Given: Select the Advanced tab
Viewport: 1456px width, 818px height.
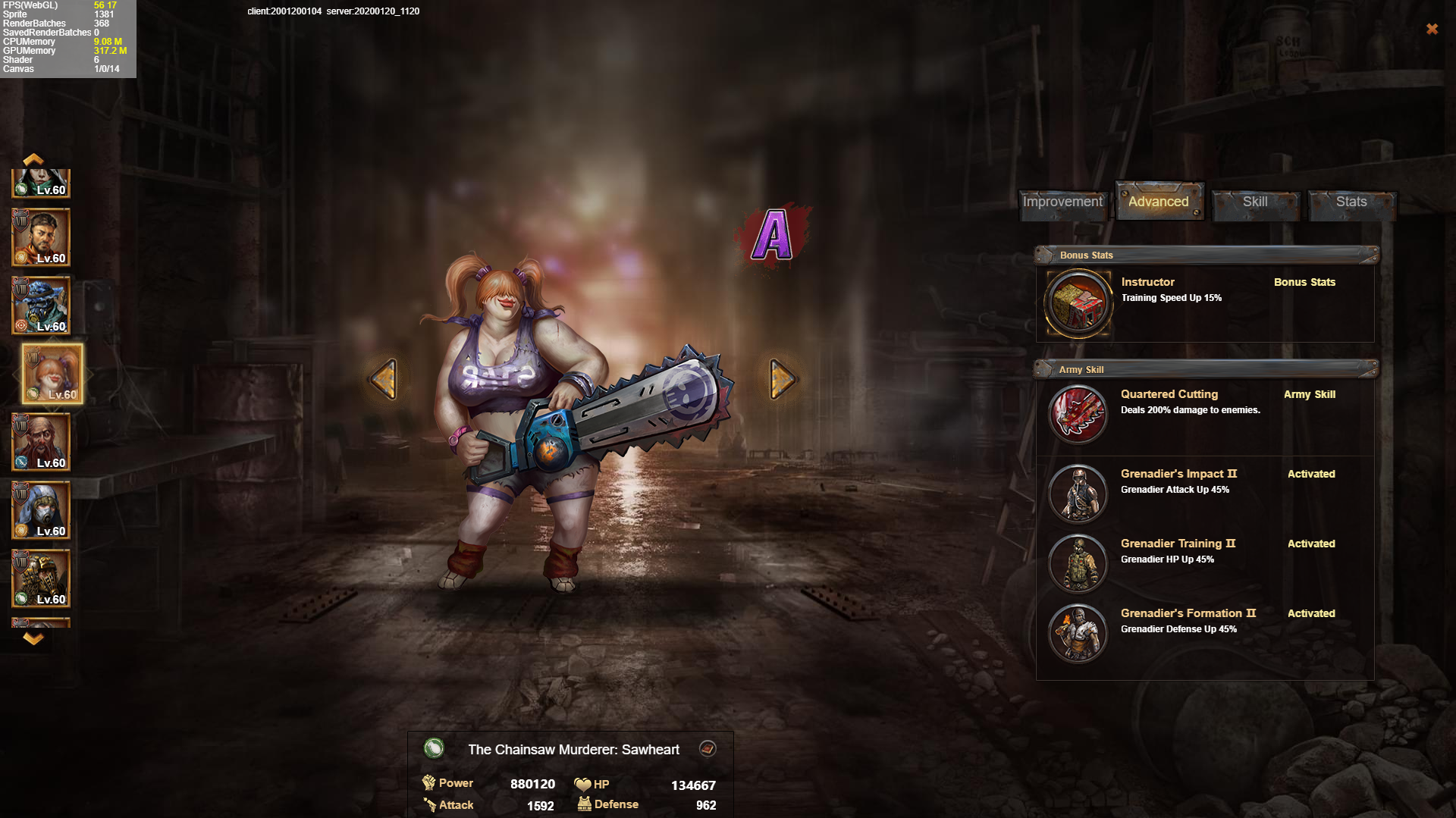Looking at the screenshot, I should 1159,202.
